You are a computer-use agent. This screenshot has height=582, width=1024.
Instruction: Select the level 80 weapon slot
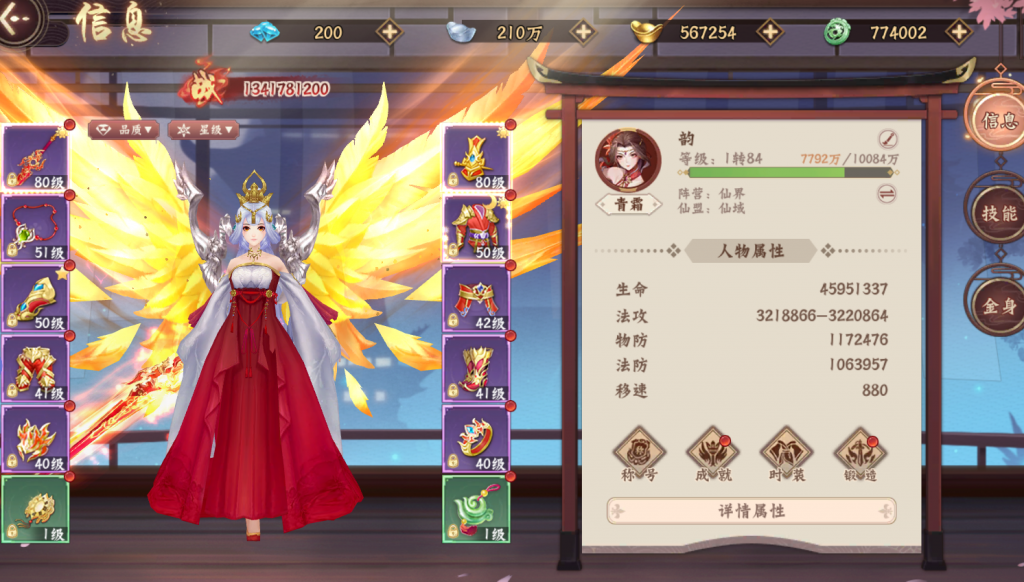click(36, 157)
